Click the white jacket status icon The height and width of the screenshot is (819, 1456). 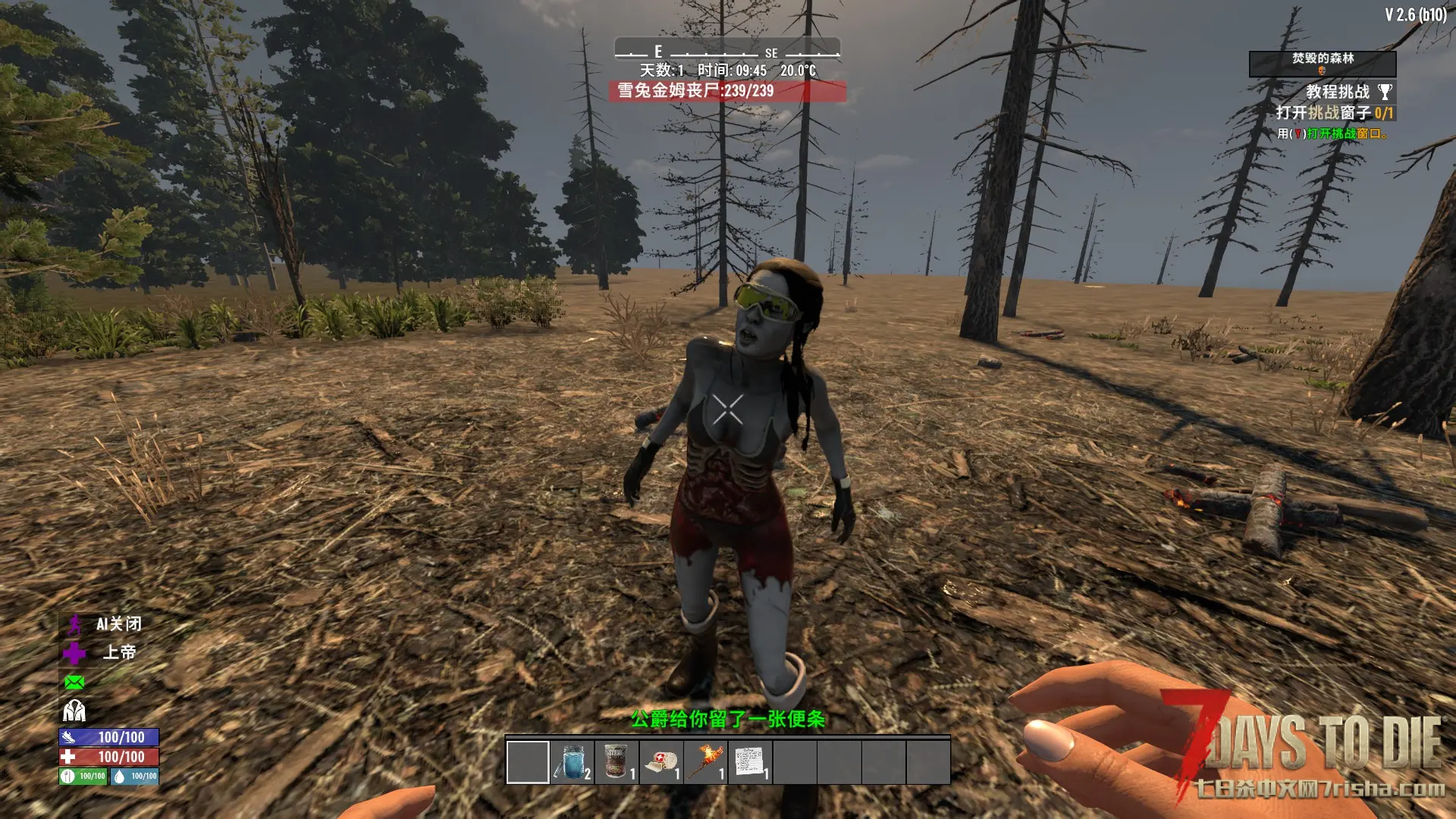[74, 711]
